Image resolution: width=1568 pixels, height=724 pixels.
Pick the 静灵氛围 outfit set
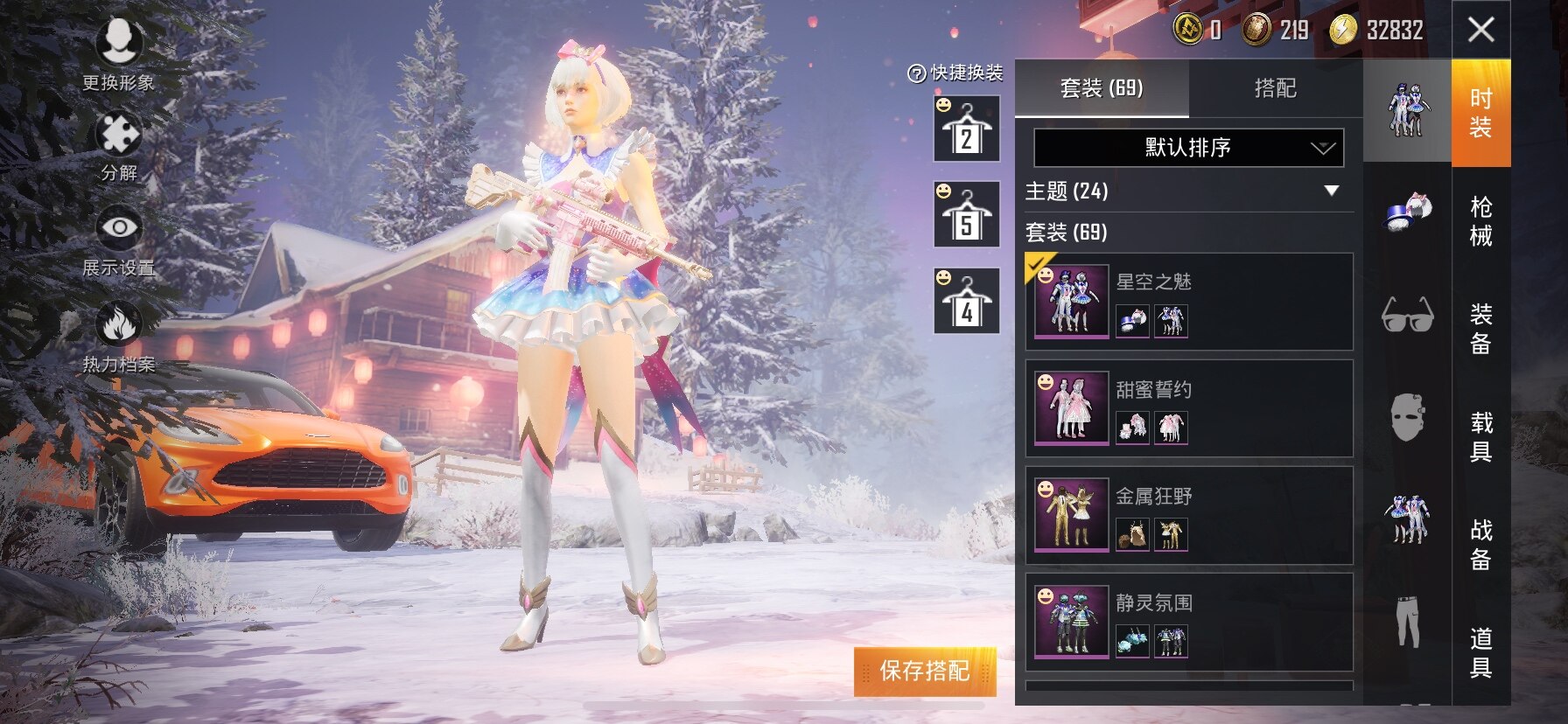click(x=1188, y=622)
